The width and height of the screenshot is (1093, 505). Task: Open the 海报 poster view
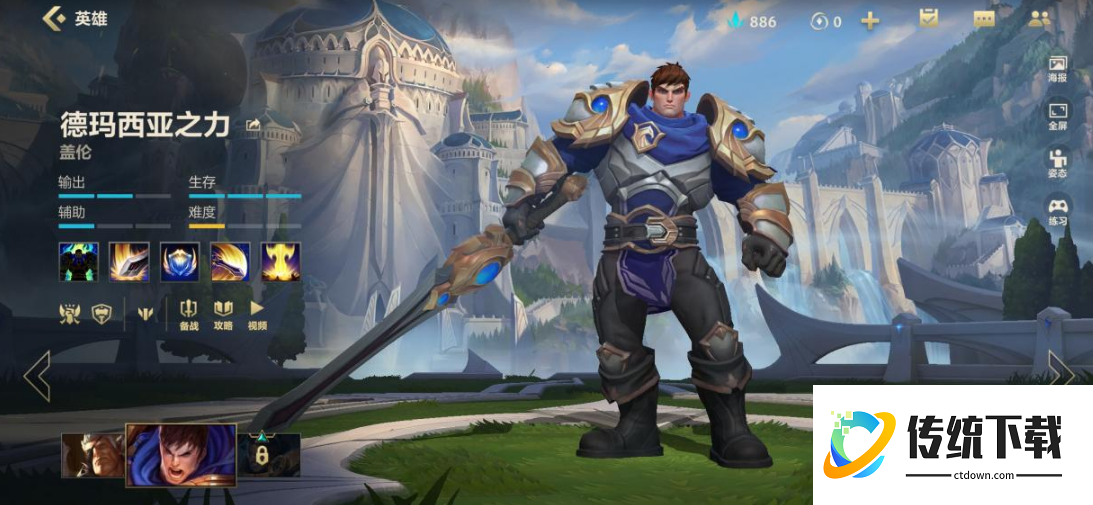click(x=1057, y=68)
